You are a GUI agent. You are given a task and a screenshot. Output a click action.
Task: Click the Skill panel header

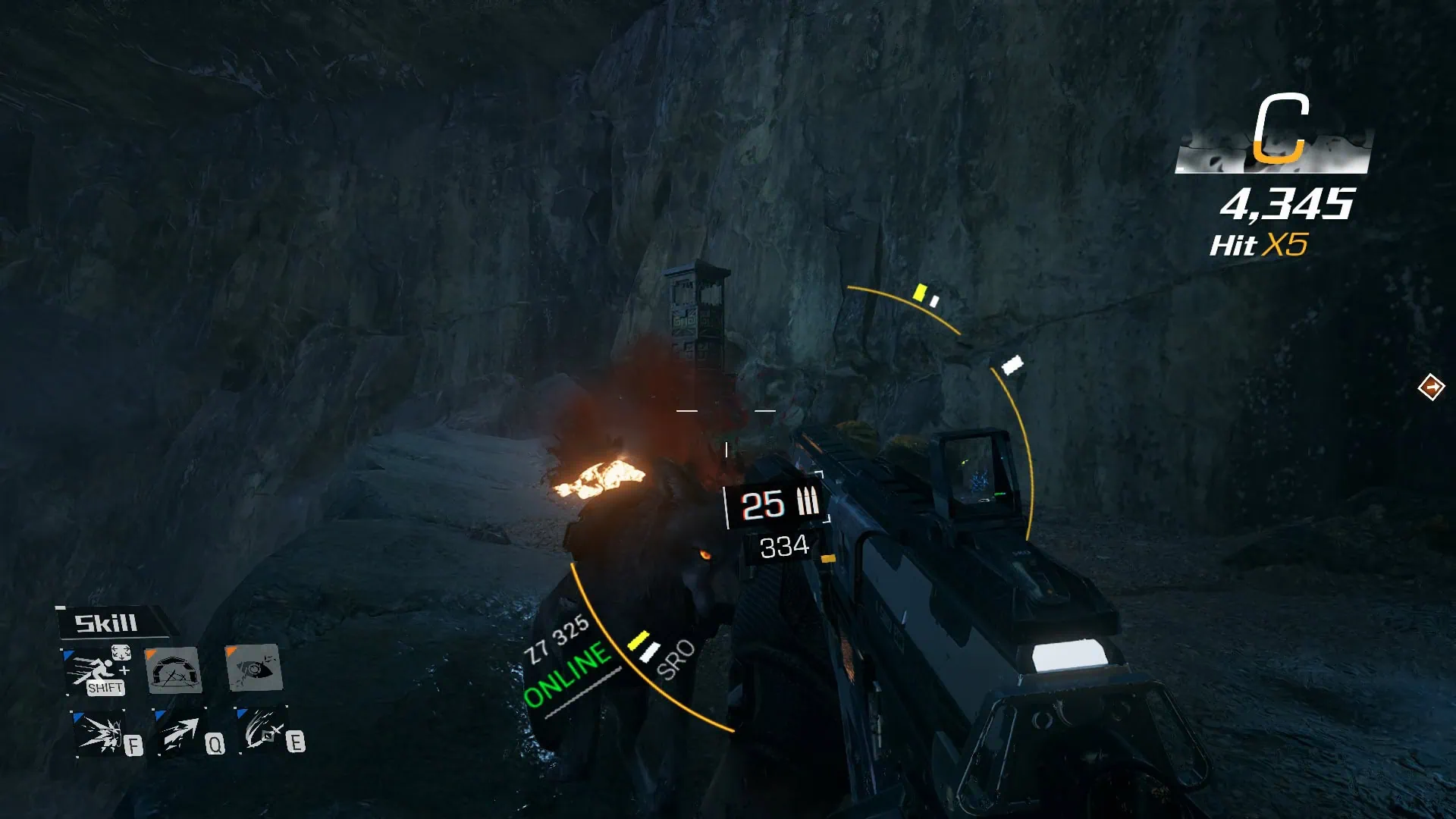coord(107,623)
